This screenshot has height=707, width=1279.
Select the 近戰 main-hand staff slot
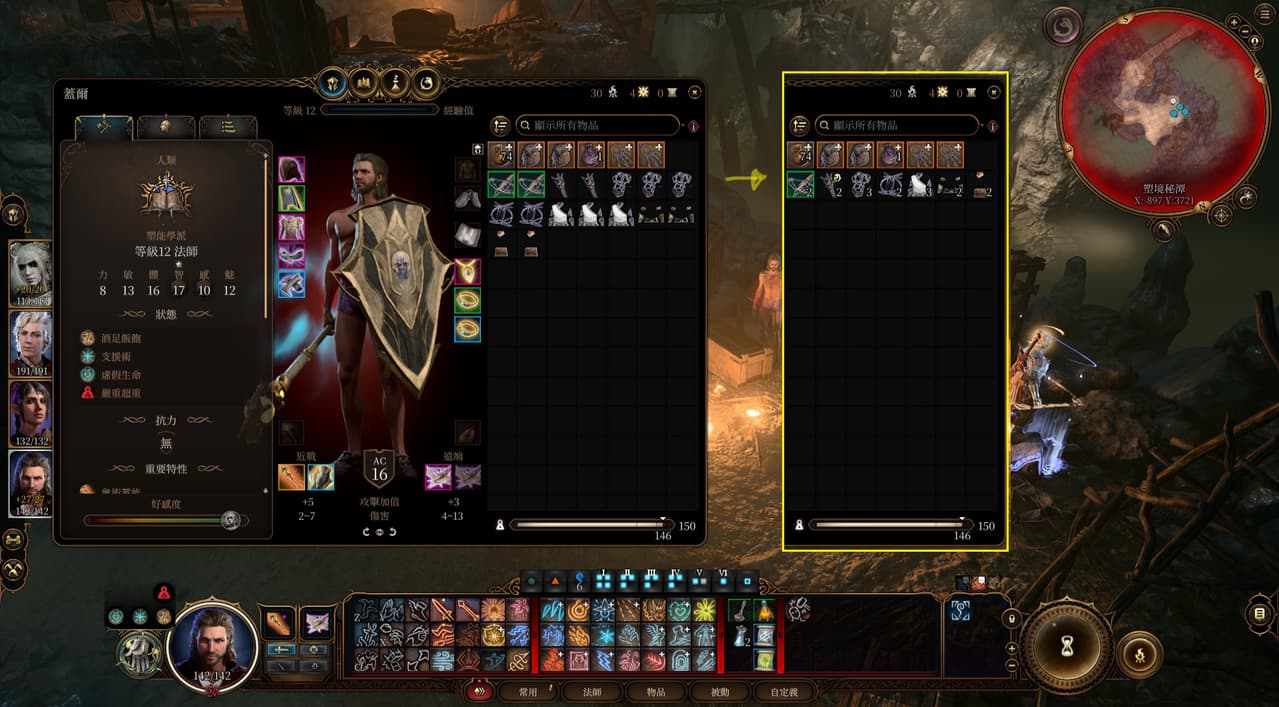point(291,477)
